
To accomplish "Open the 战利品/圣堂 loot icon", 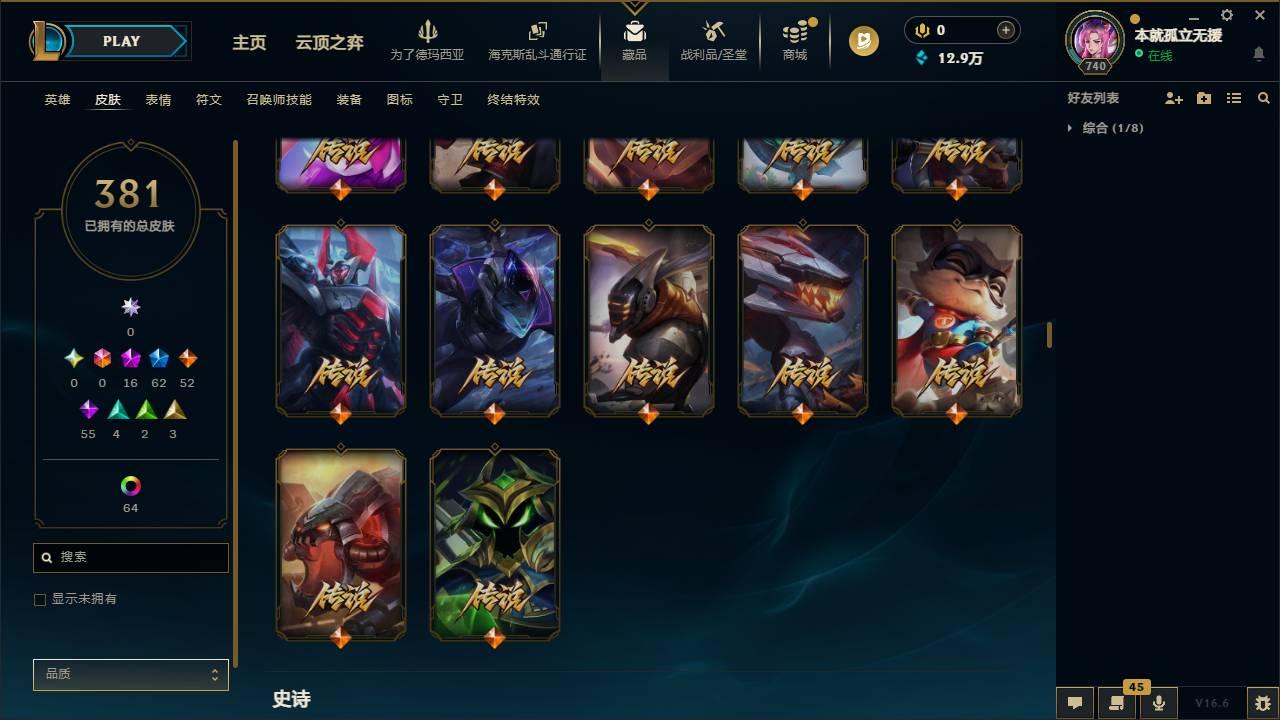I will (x=713, y=40).
